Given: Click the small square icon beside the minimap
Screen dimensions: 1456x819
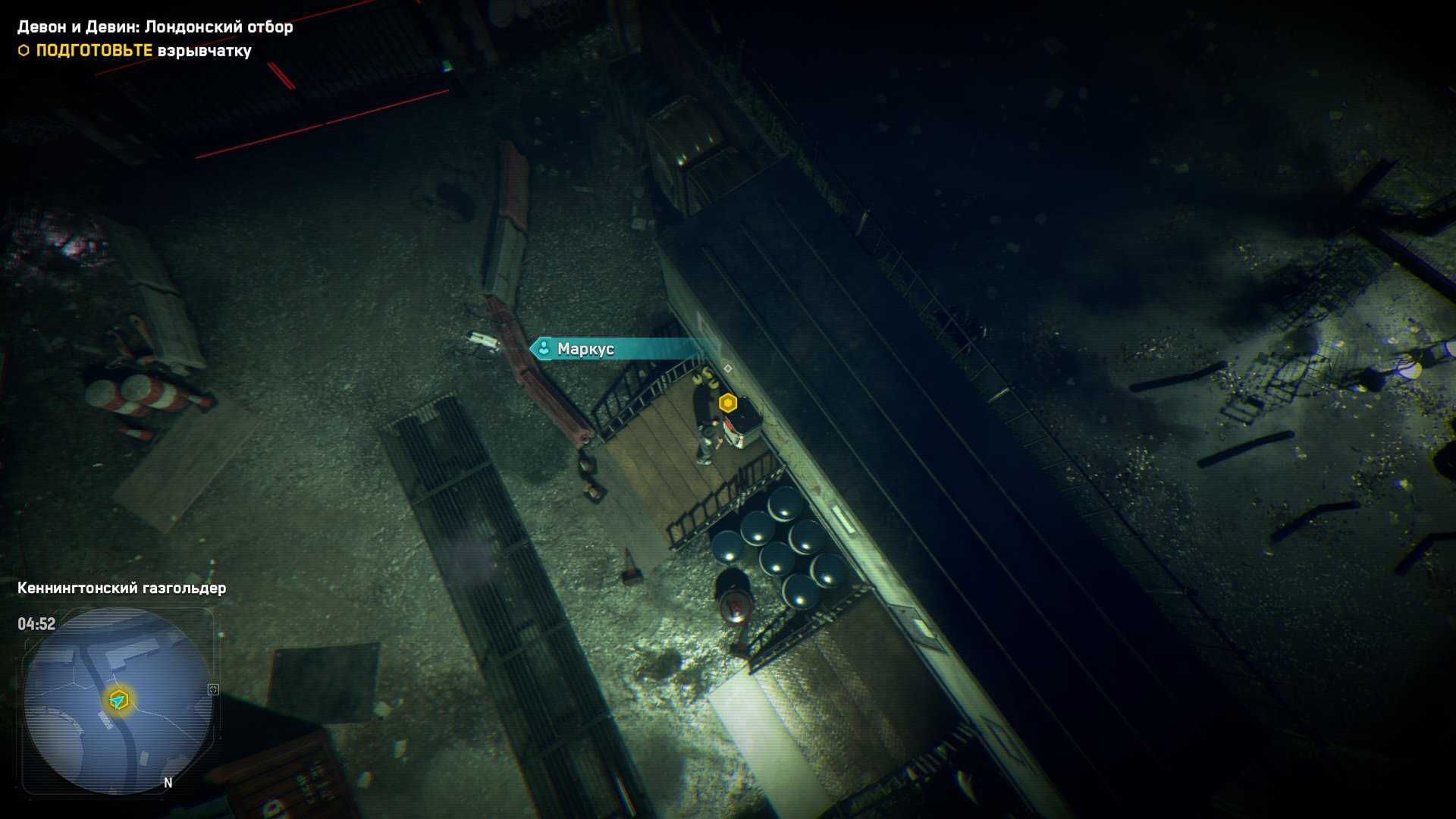Looking at the screenshot, I should (213, 689).
